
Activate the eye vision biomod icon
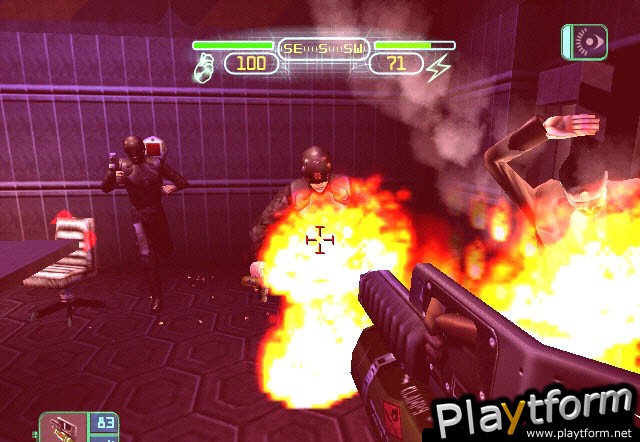point(584,41)
